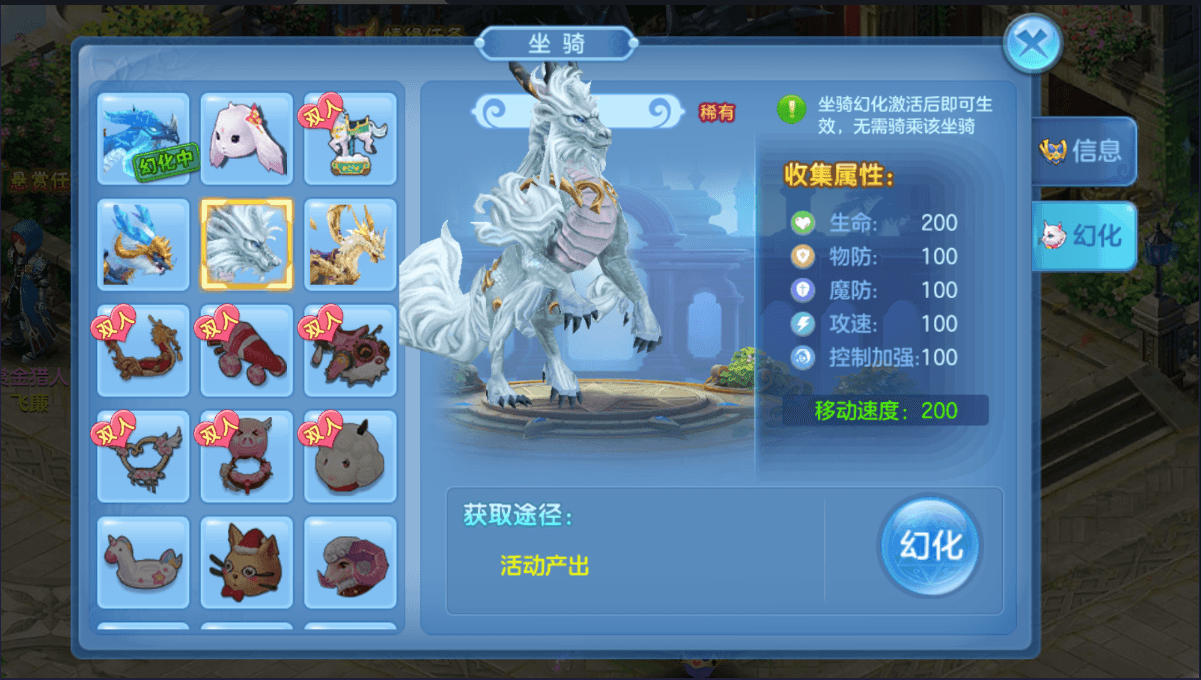Select the white swan float mount

coord(143,562)
